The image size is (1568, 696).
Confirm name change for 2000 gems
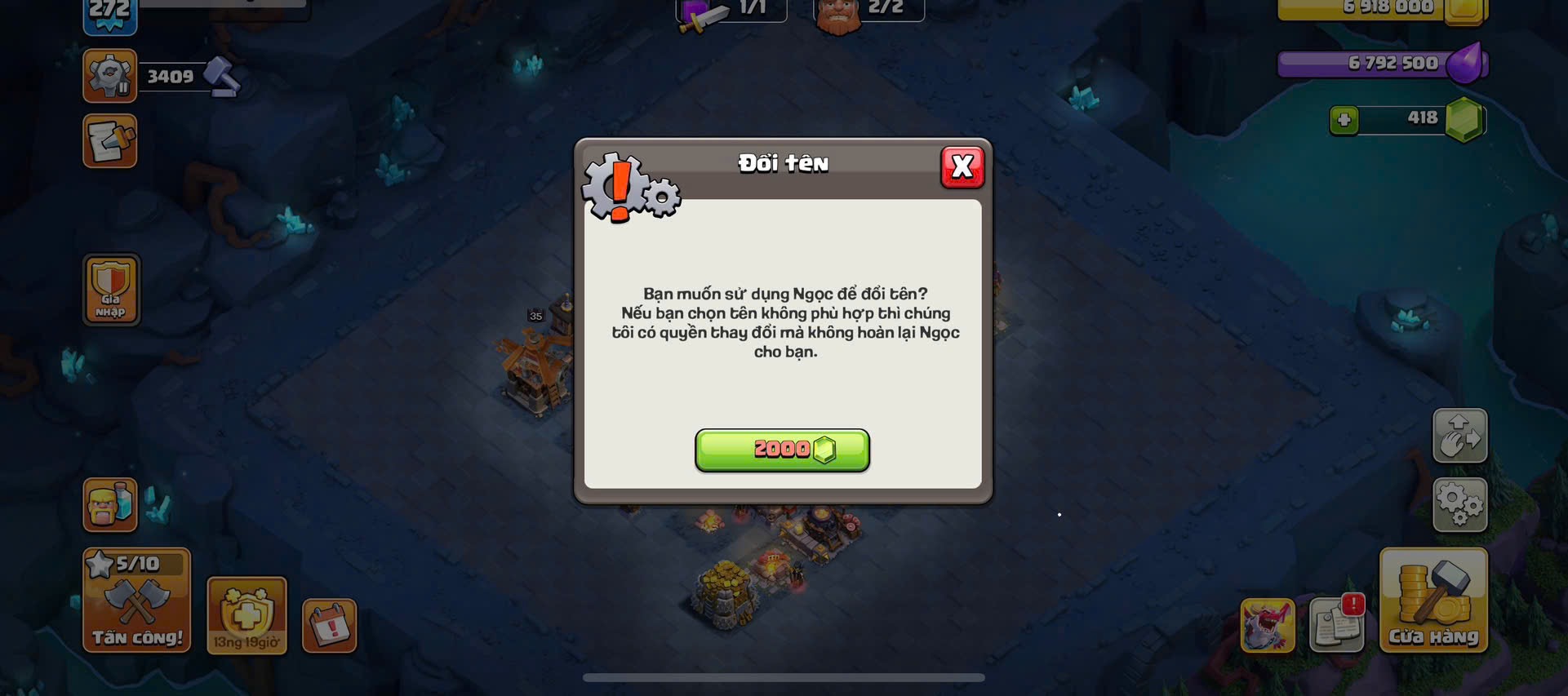[782, 450]
